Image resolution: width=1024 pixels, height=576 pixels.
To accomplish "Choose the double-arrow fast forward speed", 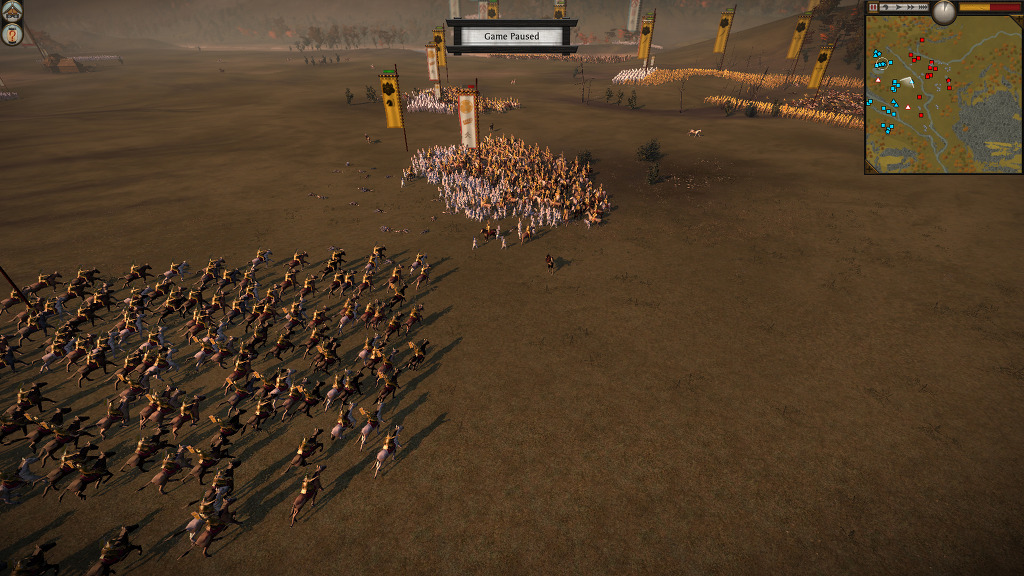I will click(911, 7).
